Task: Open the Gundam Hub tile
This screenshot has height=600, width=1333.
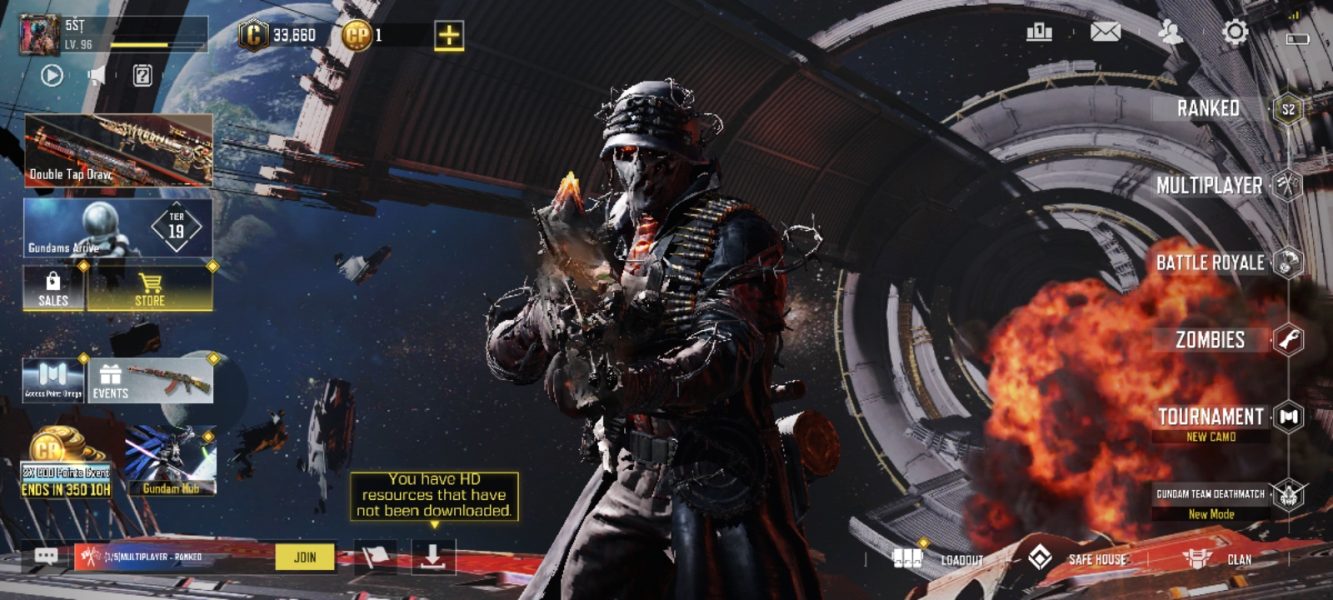Action: (x=171, y=462)
